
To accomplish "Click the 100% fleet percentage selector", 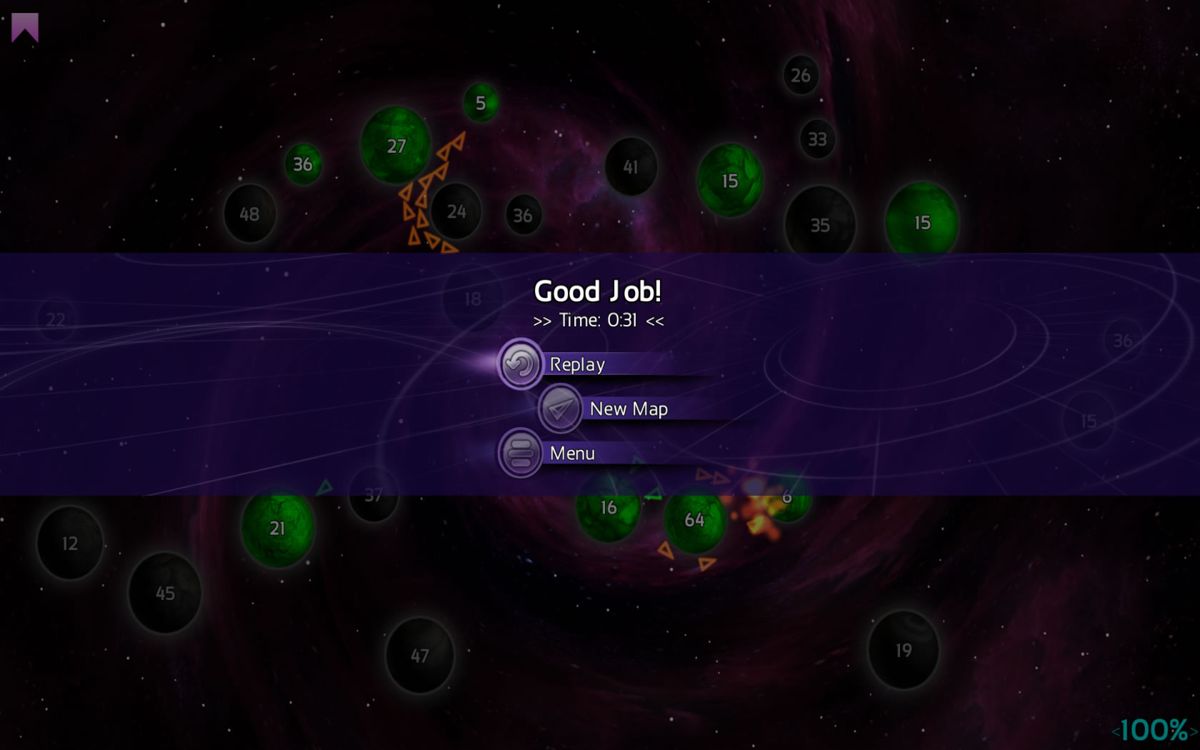I will (x=1153, y=730).
